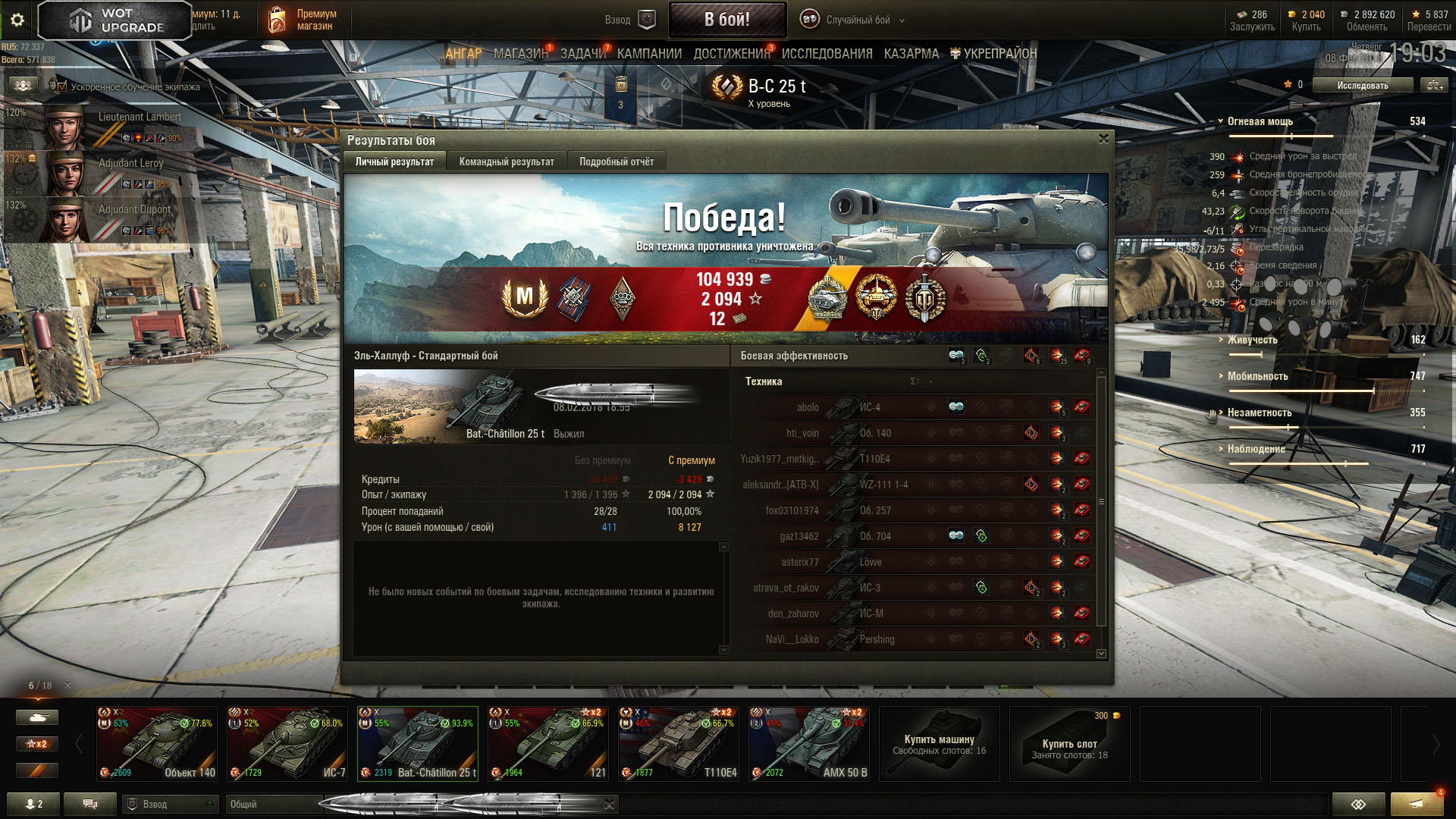Close the battle results window

click(x=1103, y=139)
